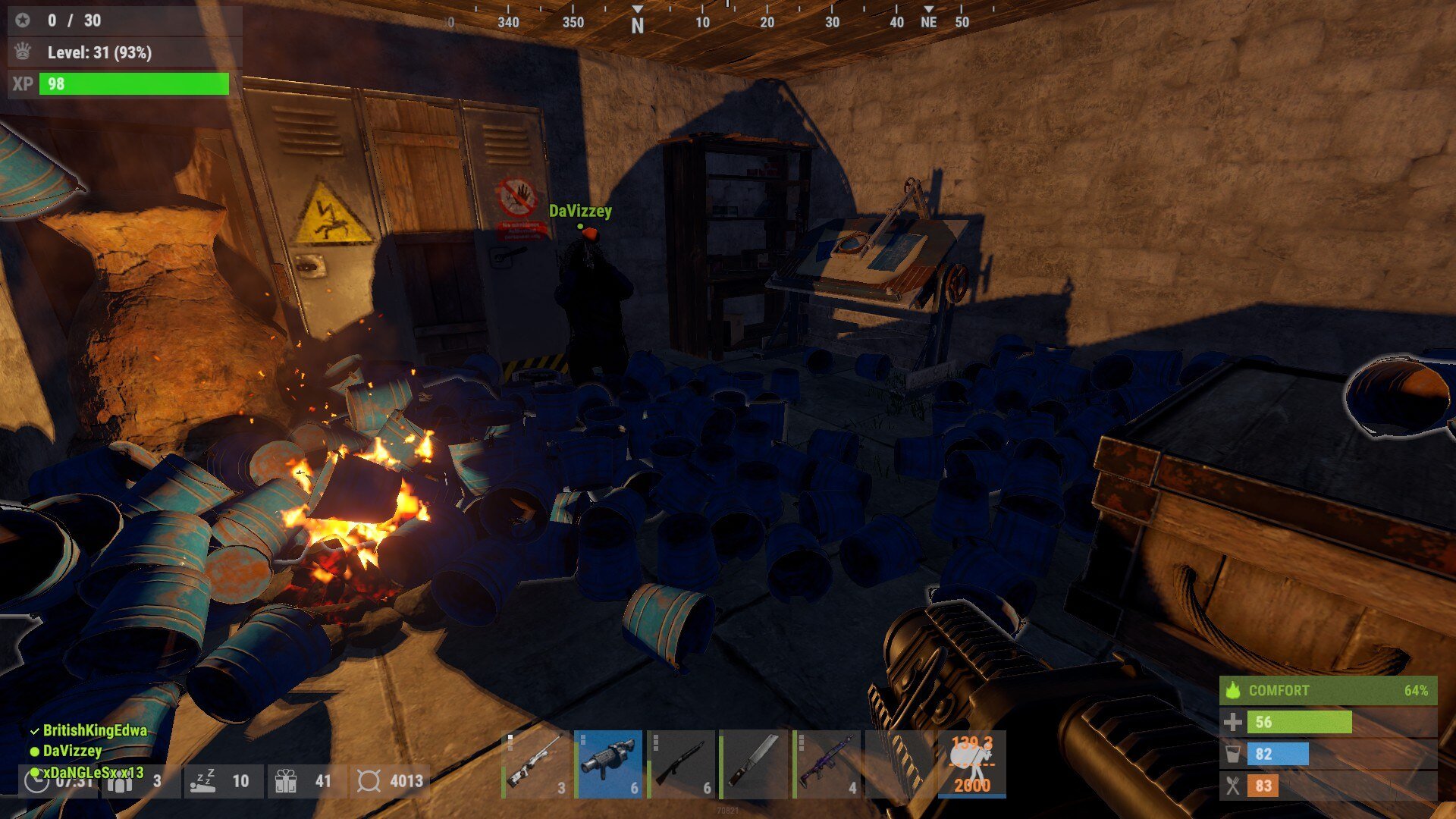Select teammate DaVizzey in the team list
Viewport: 1456px width, 819px height.
(x=72, y=751)
